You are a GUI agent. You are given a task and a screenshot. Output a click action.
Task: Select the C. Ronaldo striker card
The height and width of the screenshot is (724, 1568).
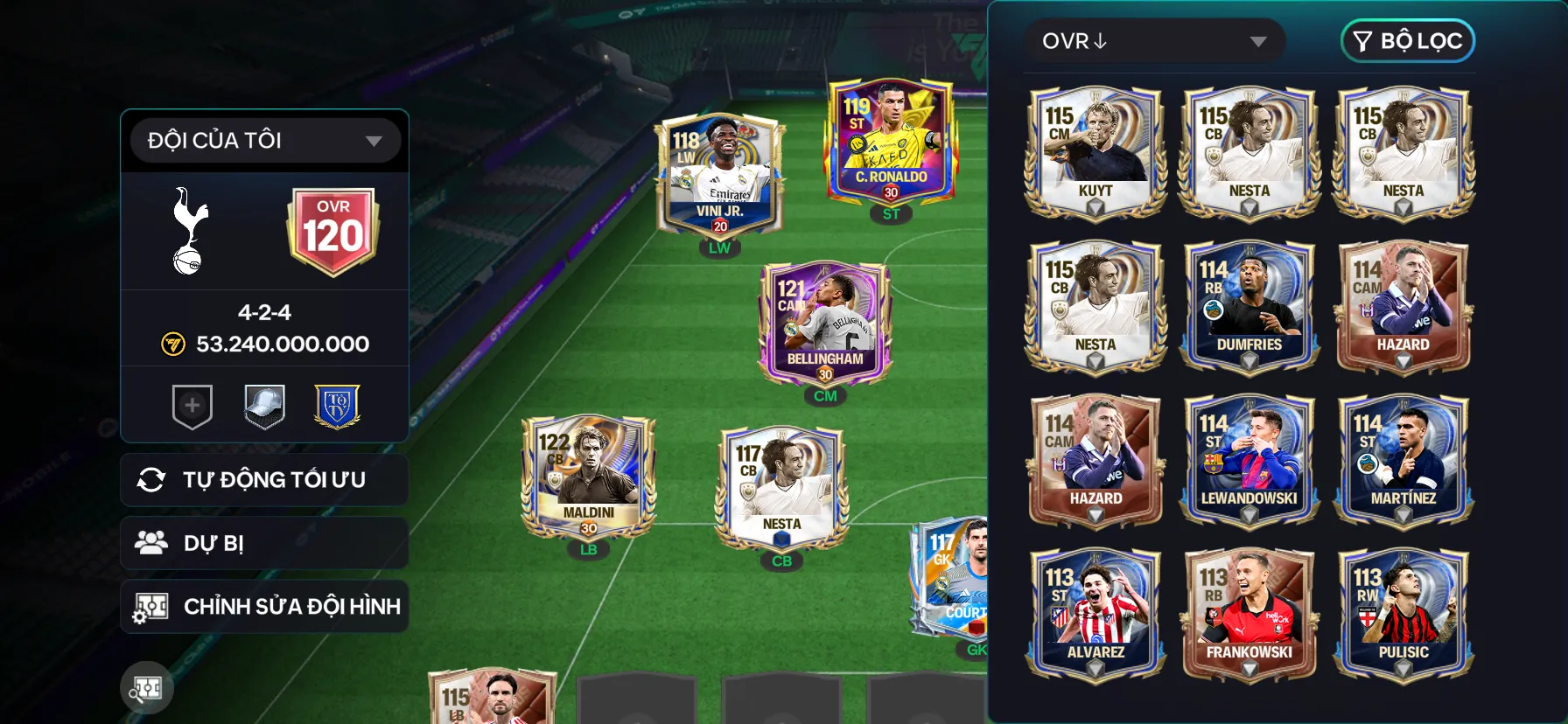(890, 144)
